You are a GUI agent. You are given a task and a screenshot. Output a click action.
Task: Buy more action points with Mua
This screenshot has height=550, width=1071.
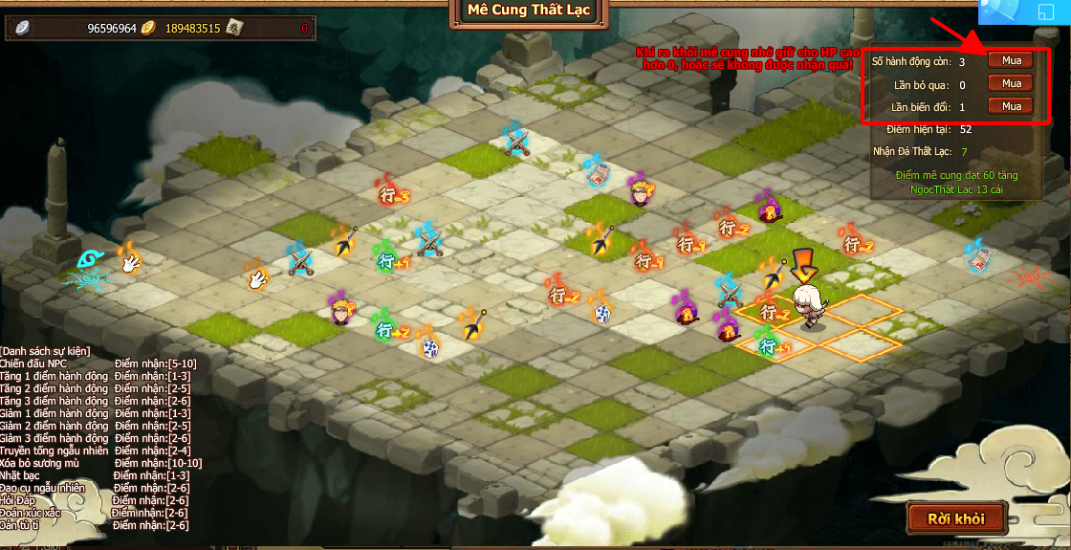(1010, 61)
